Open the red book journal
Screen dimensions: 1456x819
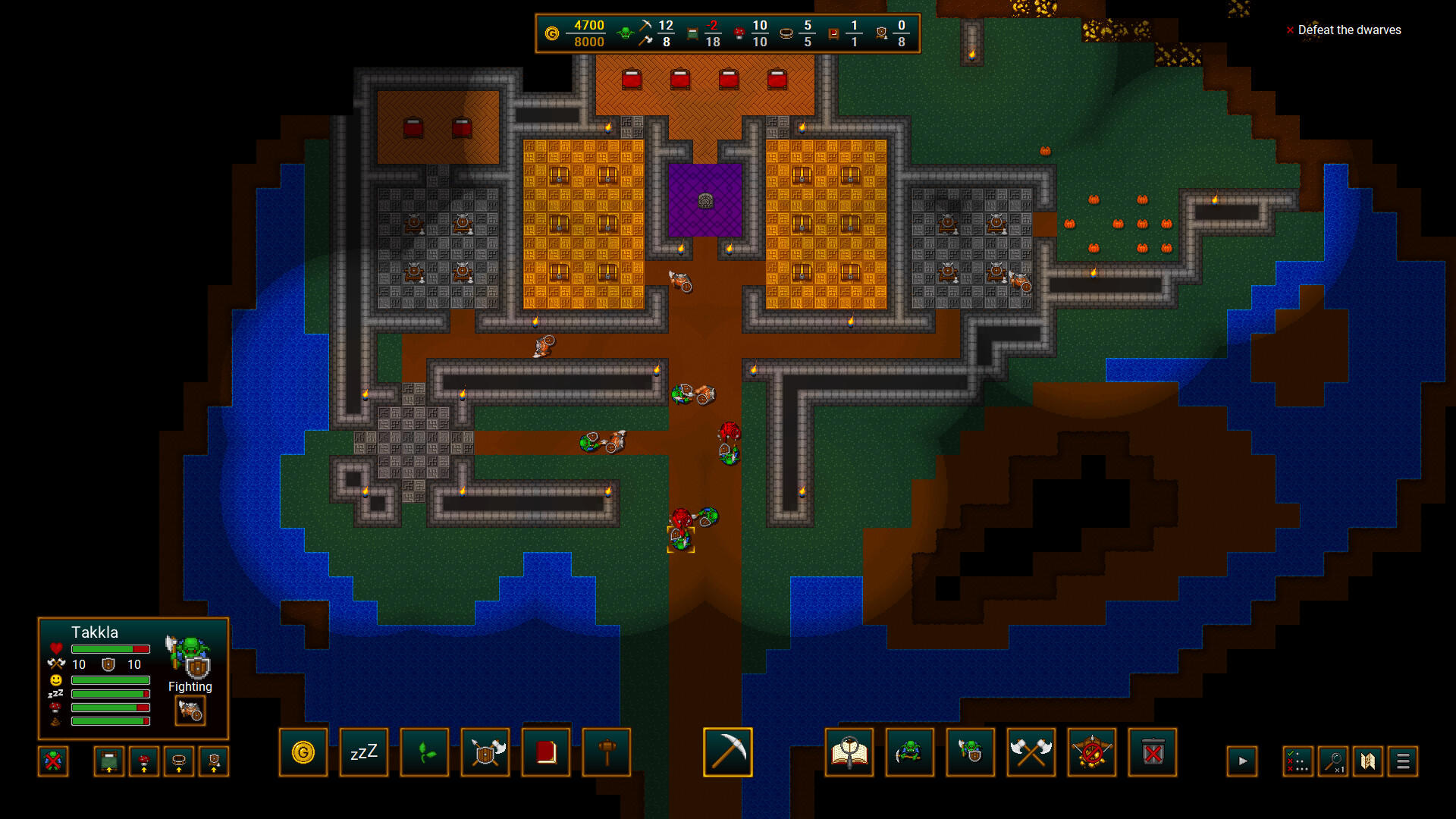click(546, 752)
